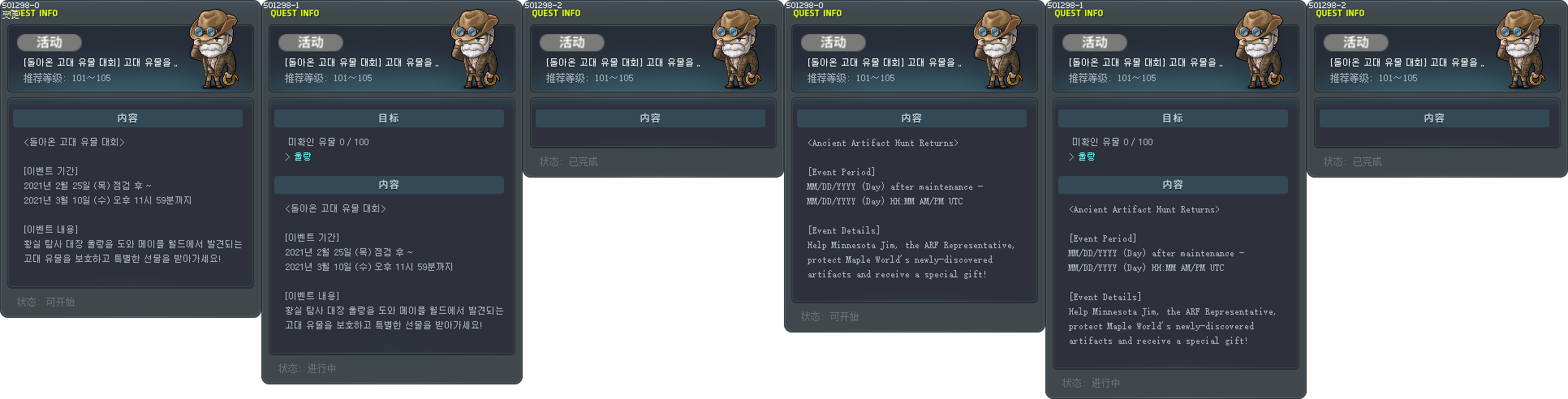The height and width of the screenshot is (399, 1568).
Task: Open the 홀랑 link above the English event details
Action: [1086, 157]
